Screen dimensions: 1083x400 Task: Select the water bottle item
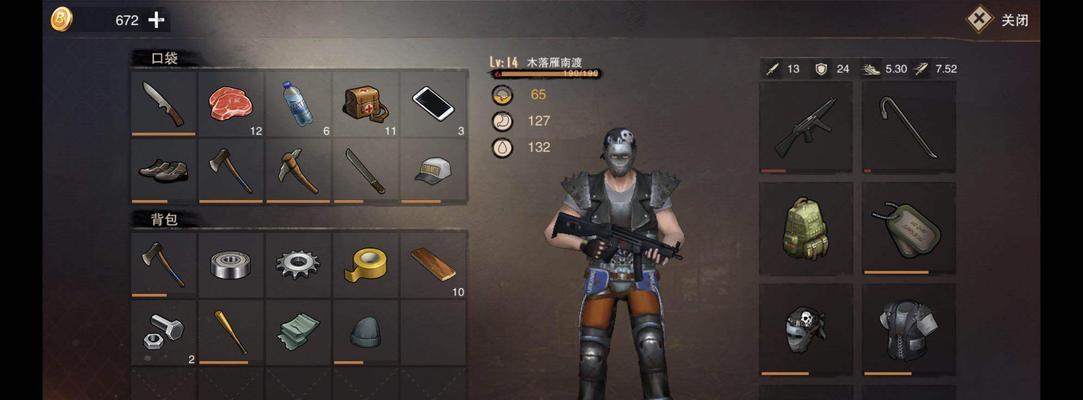(x=298, y=102)
